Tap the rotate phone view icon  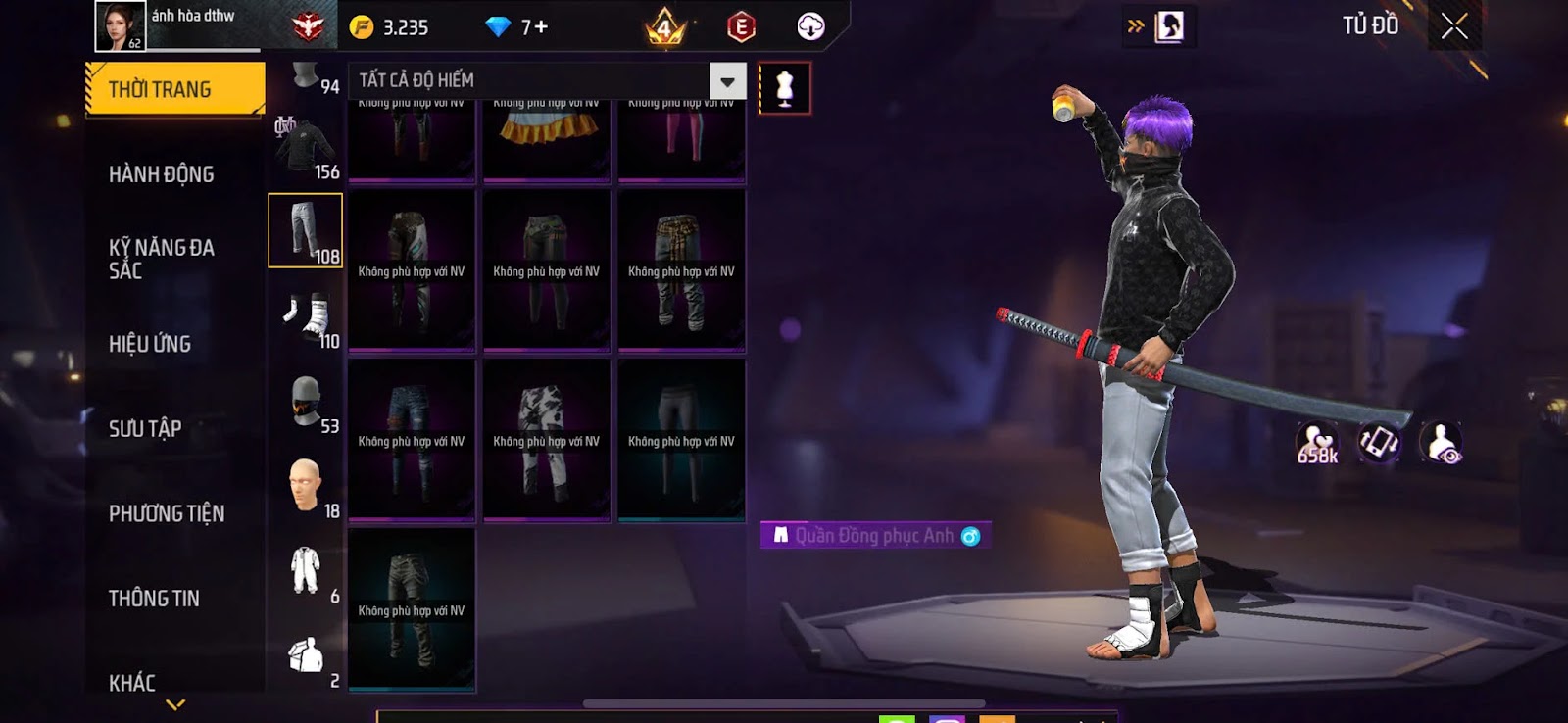tap(1379, 443)
